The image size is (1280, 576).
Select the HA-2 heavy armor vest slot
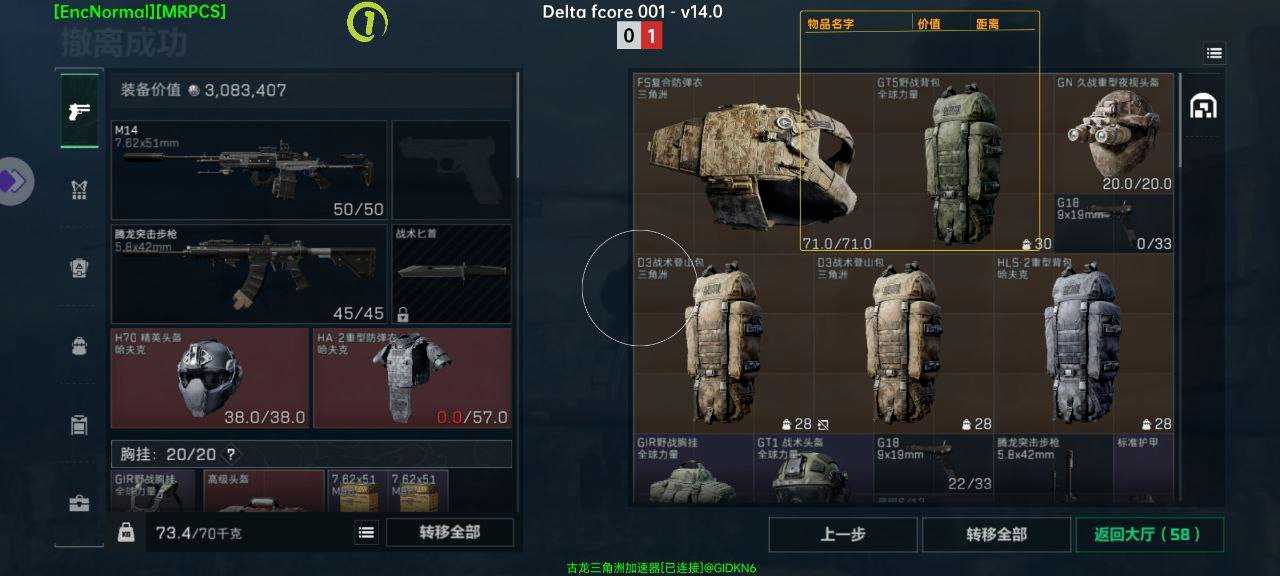pos(412,378)
